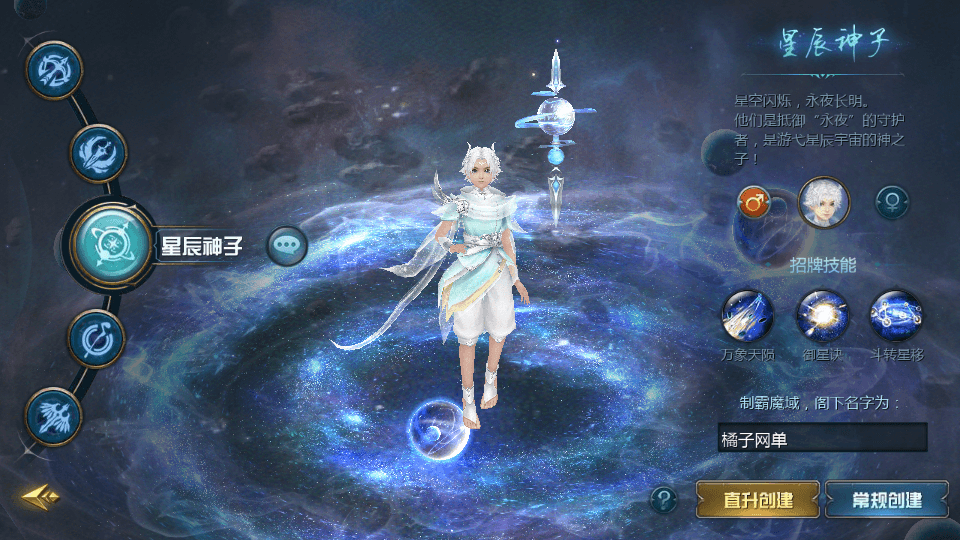Click the 直升创建 gold button

tap(758, 499)
